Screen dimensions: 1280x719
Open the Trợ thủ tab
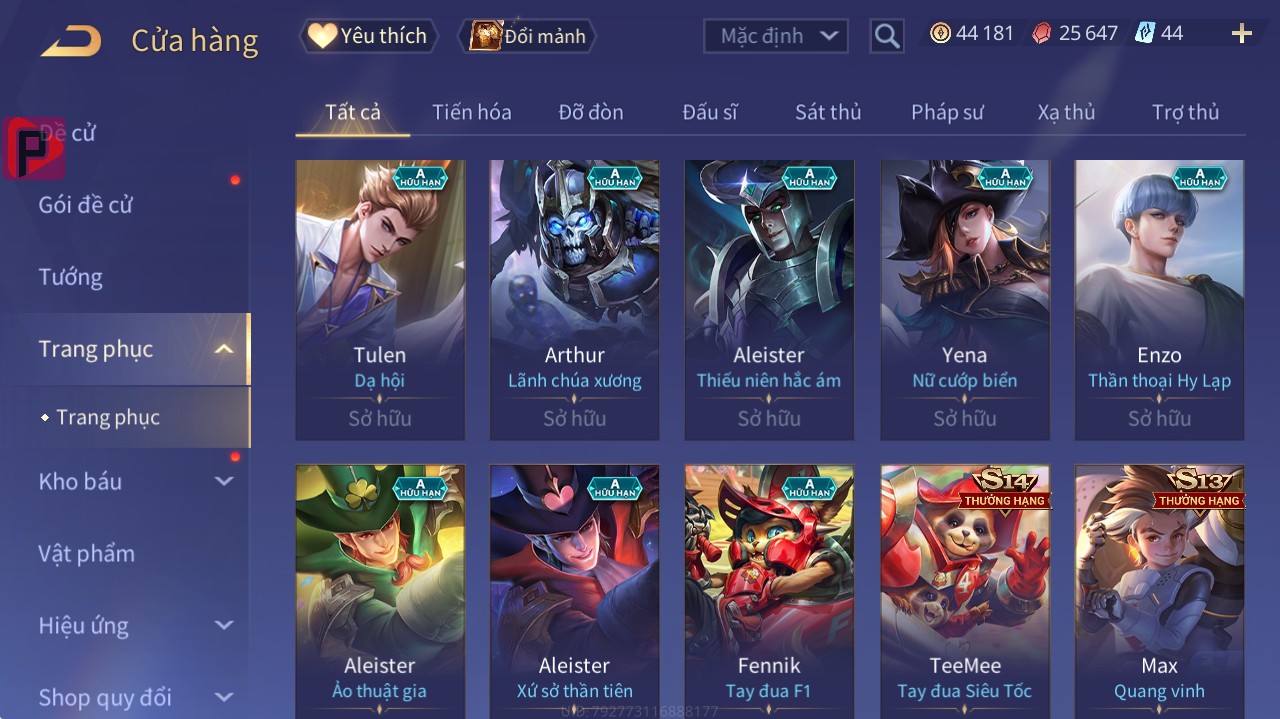pyautogui.click(x=1185, y=112)
